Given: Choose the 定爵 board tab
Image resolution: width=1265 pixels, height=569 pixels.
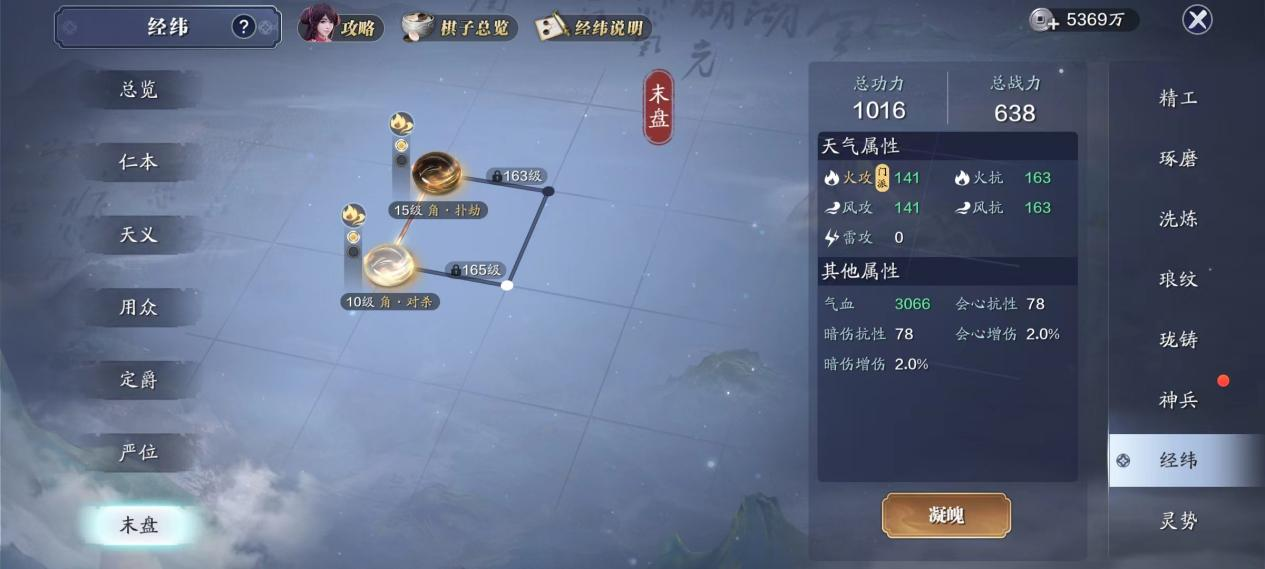Looking at the screenshot, I should (x=139, y=380).
